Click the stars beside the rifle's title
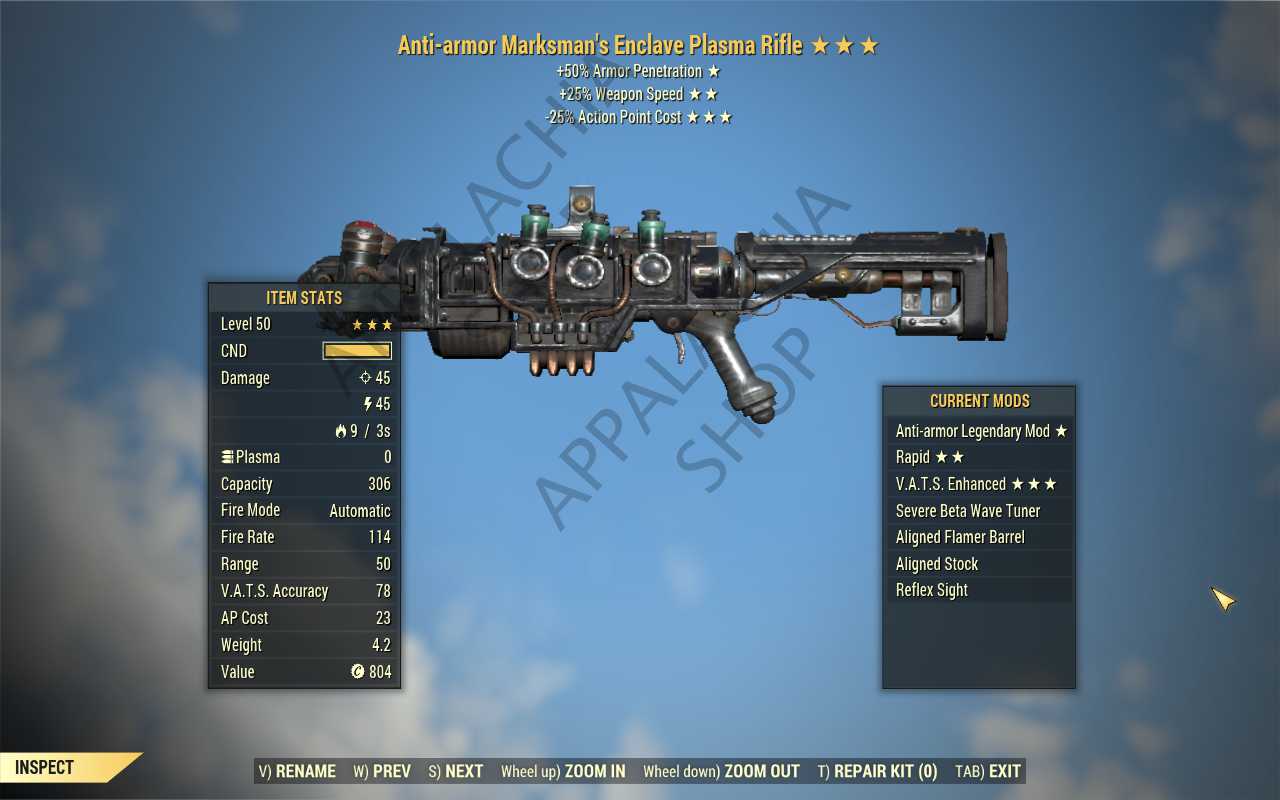Screen dimensions: 1280x800 pyautogui.click(x=846, y=44)
